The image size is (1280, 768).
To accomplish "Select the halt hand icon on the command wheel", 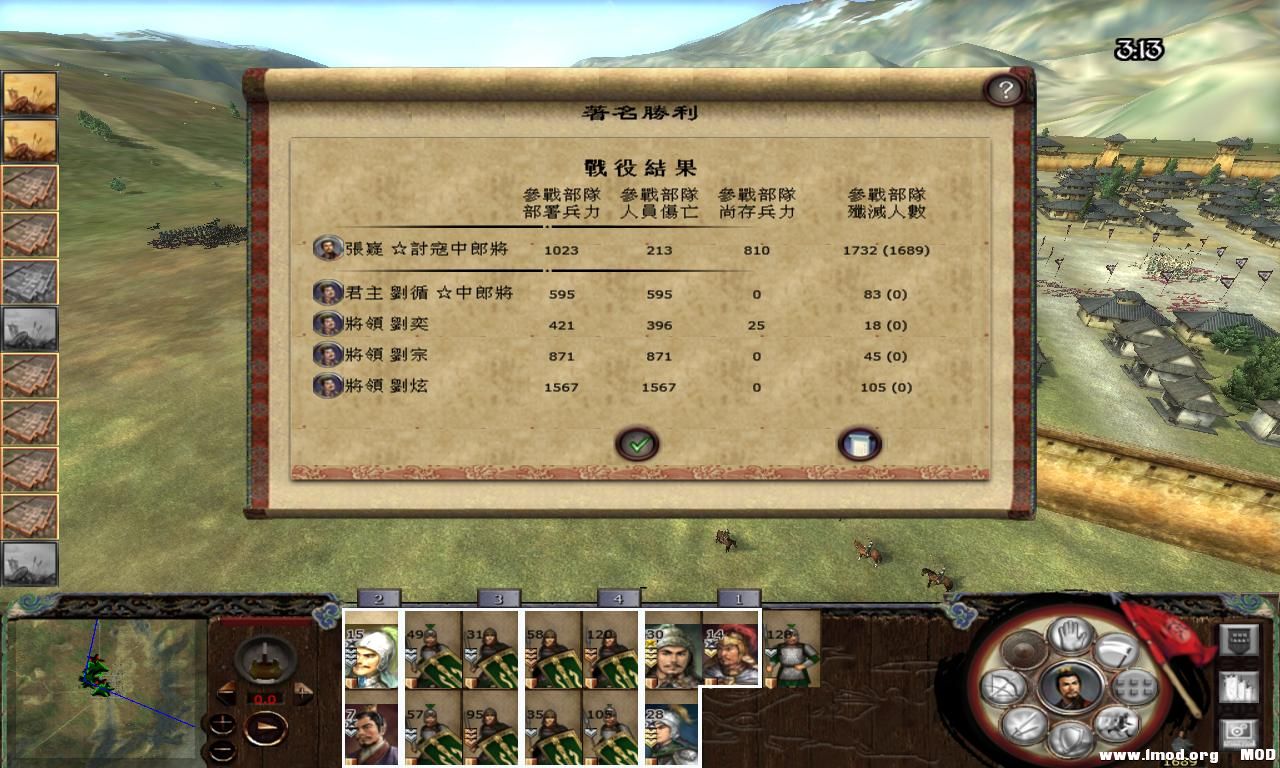I will (1068, 636).
